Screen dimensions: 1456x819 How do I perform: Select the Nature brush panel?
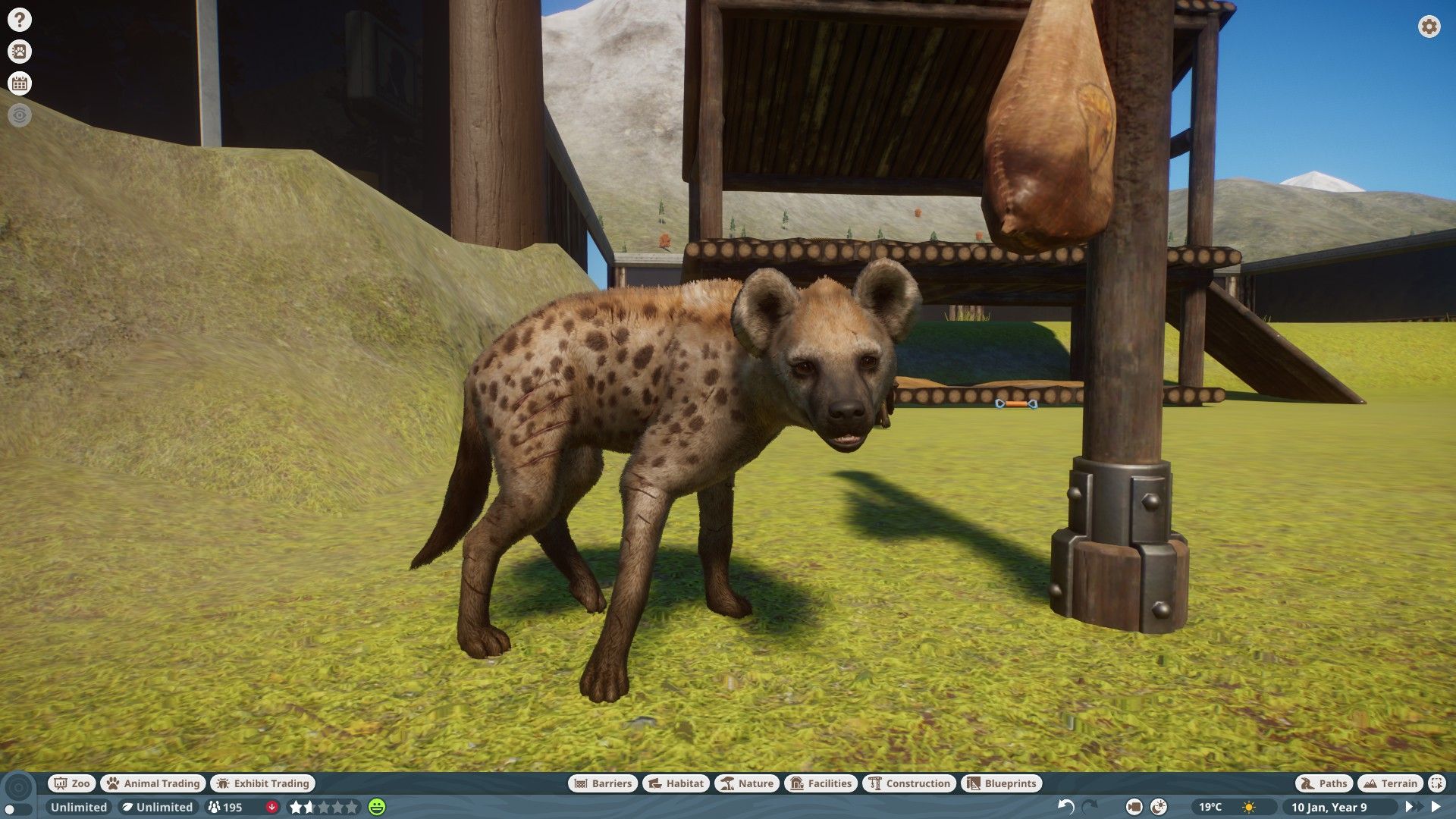pyautogui.click(x=746, y=783)
